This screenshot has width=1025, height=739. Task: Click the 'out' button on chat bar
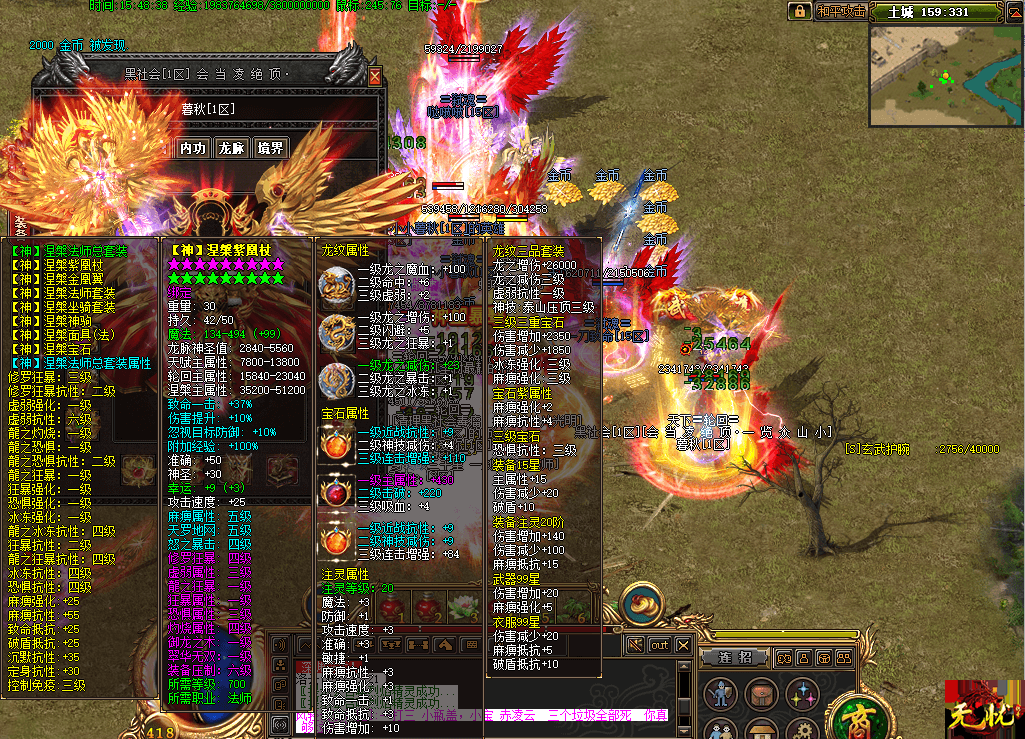click(659, 645)
